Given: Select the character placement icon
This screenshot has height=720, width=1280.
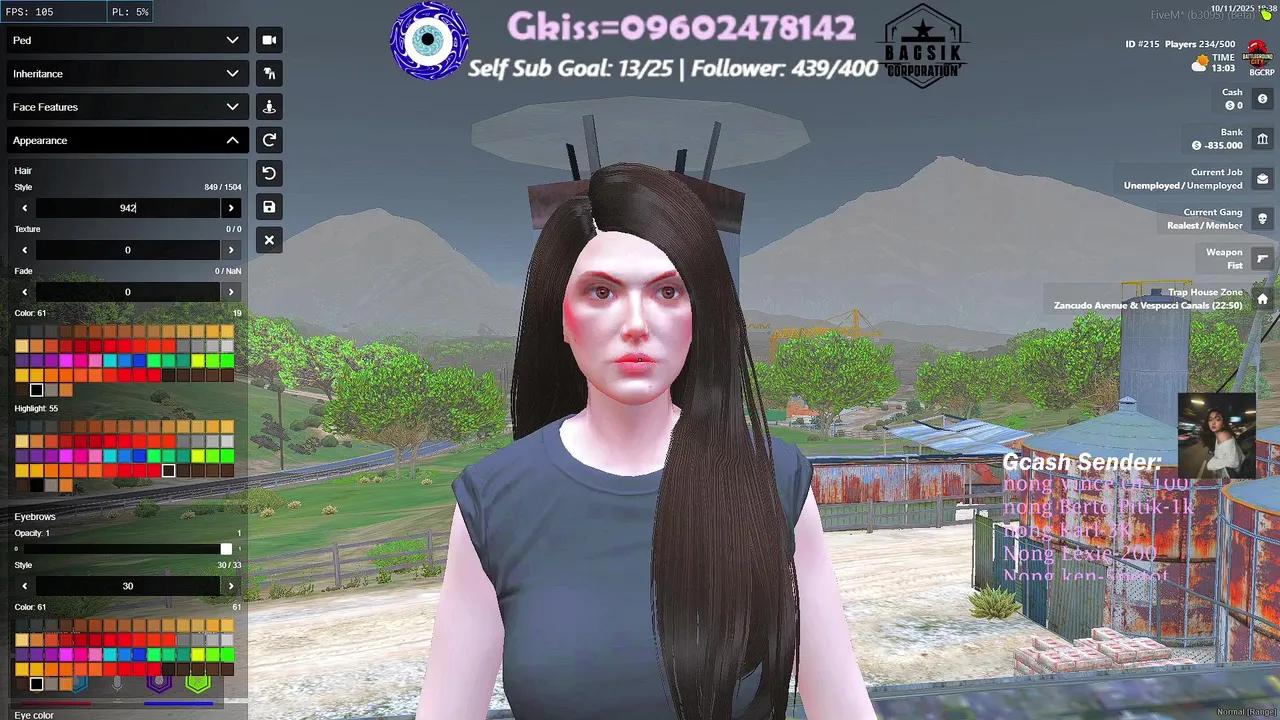Looking at the screenshot, I should 269,106.
